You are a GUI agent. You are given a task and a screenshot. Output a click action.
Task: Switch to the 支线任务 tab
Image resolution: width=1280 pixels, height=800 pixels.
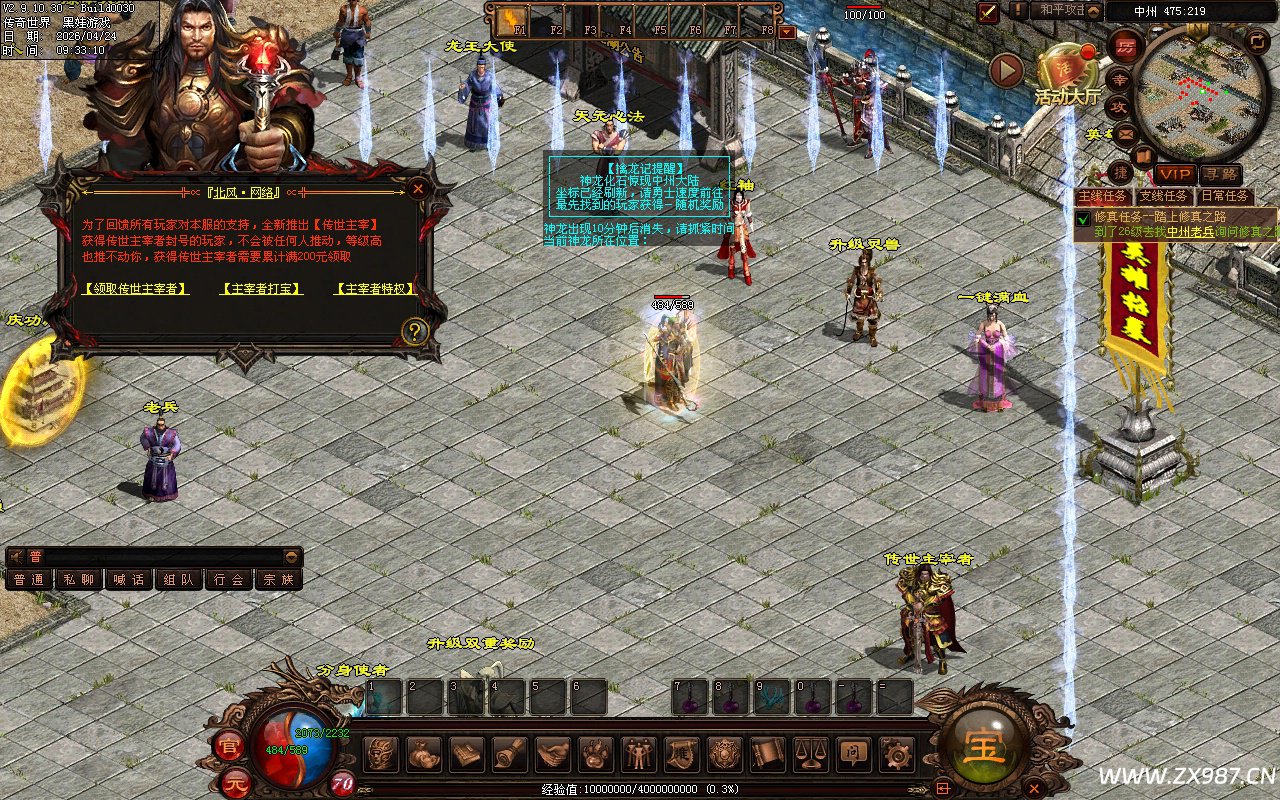1165,196
